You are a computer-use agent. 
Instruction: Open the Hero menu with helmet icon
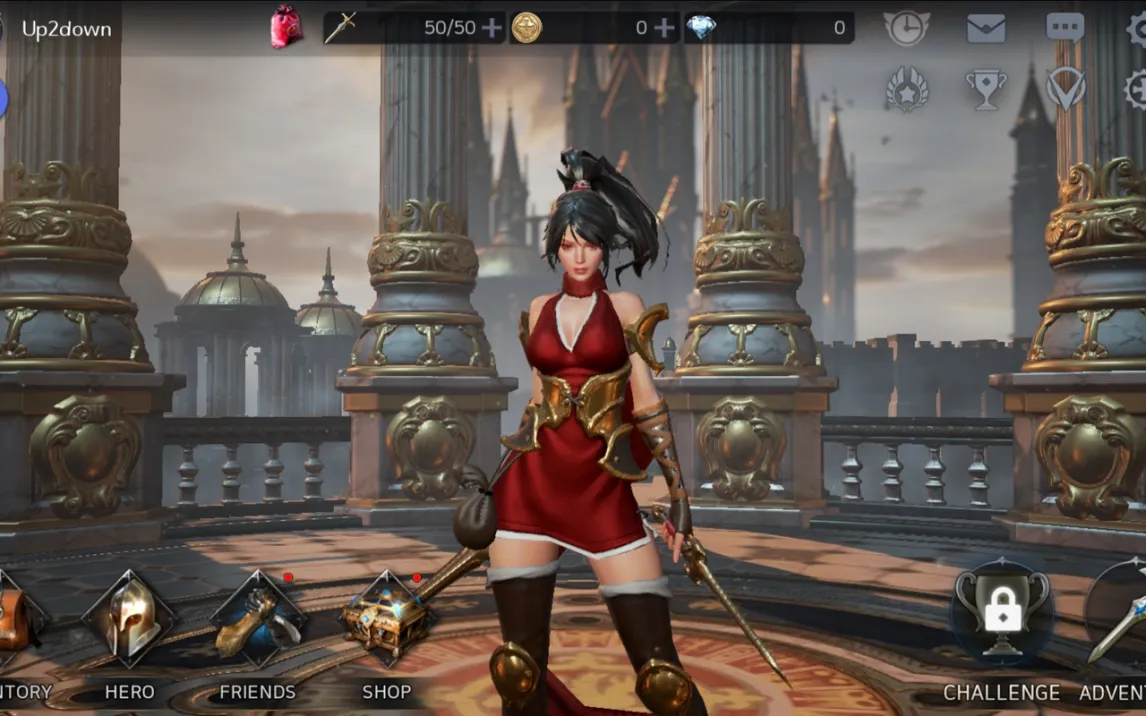tap(130, 620)
